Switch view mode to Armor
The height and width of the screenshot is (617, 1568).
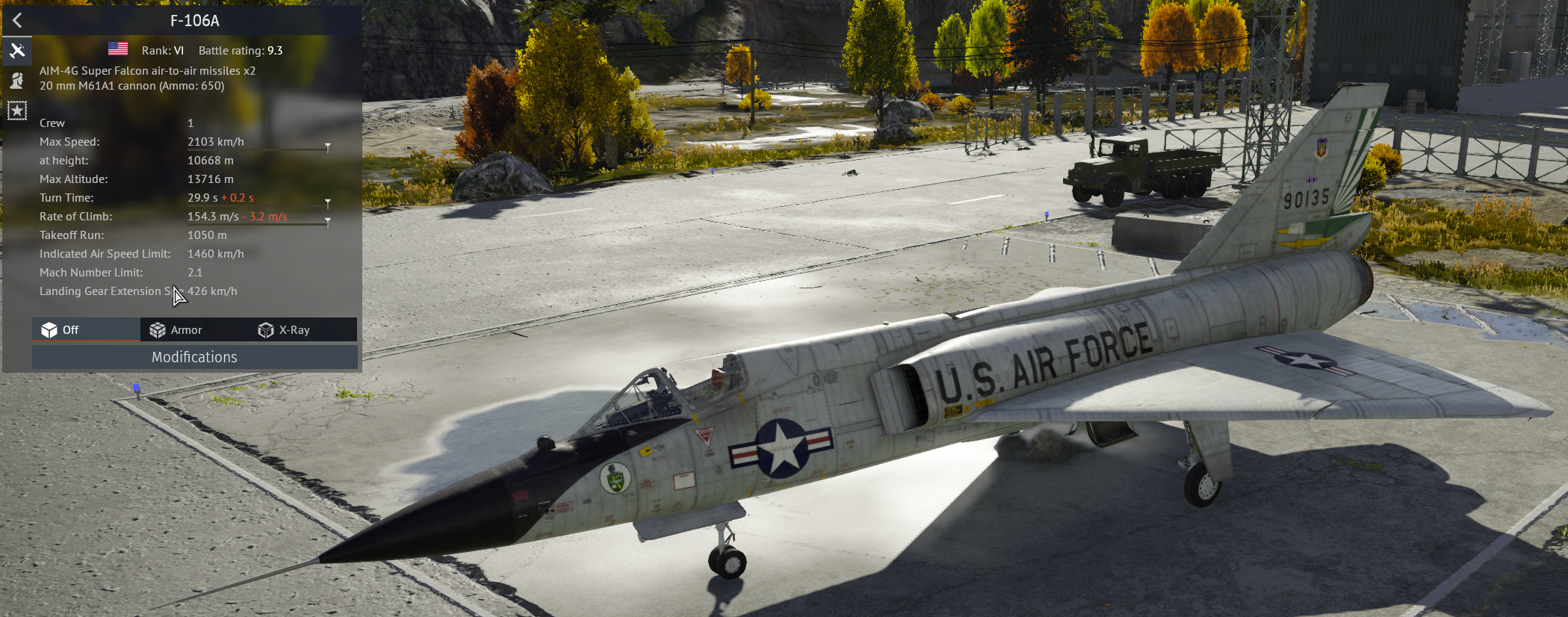(176, 330)
